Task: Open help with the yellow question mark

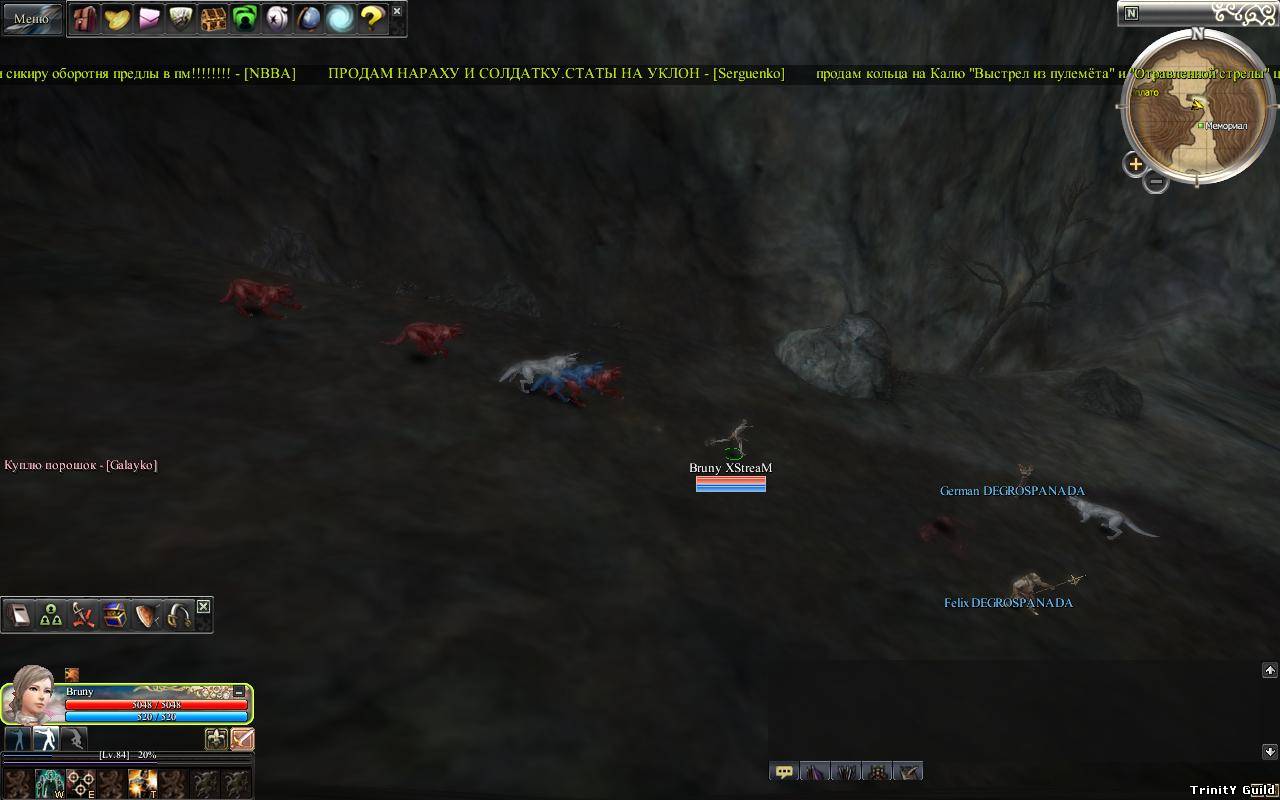Action: pyautogui.click(x=372, y=19)
